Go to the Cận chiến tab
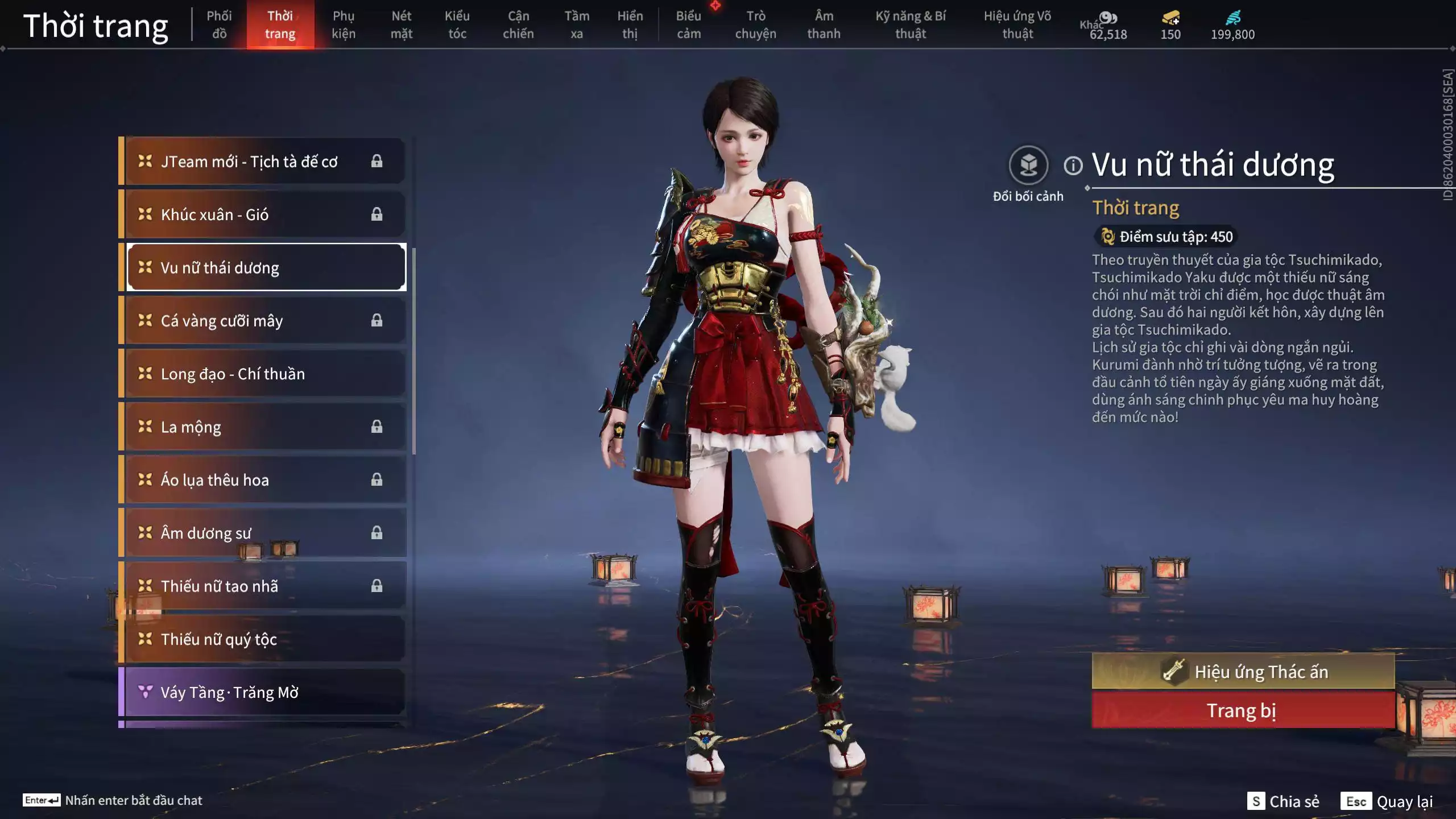 518,24
